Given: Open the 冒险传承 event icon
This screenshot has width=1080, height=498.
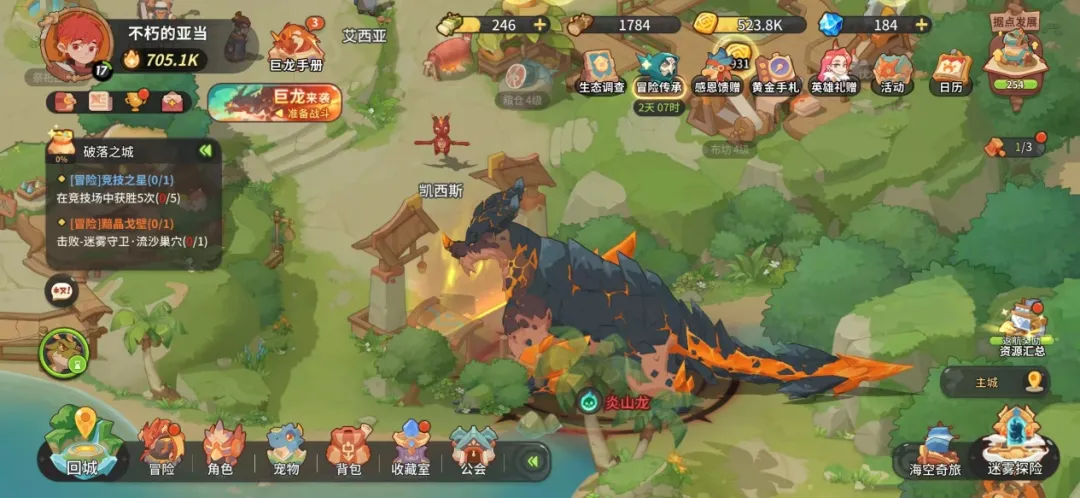Looking at the screenshot, I should 657,70.
